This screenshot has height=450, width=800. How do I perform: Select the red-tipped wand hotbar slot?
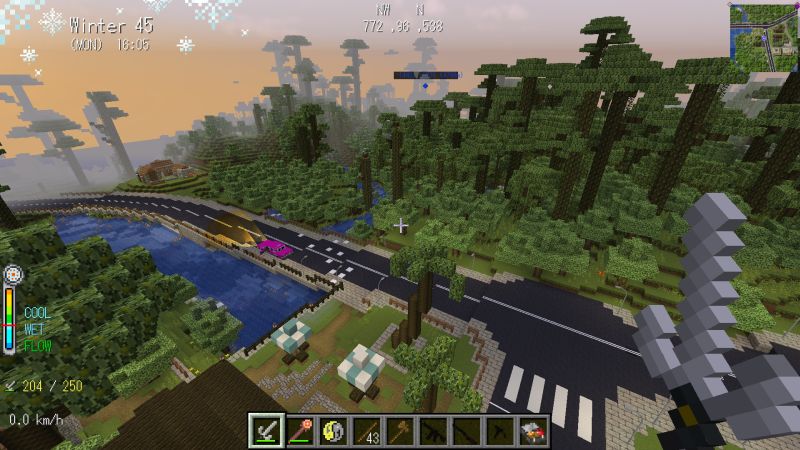pos(300,432)
